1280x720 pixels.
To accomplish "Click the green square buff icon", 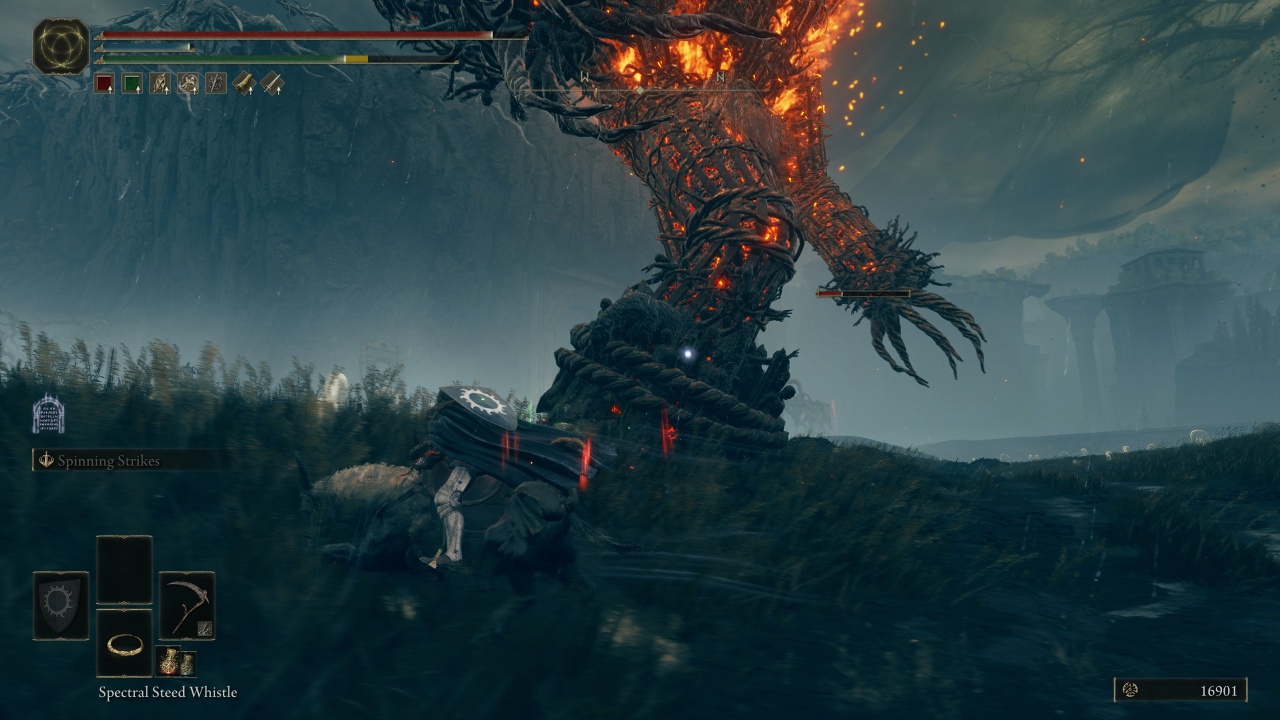I will 132,84.
